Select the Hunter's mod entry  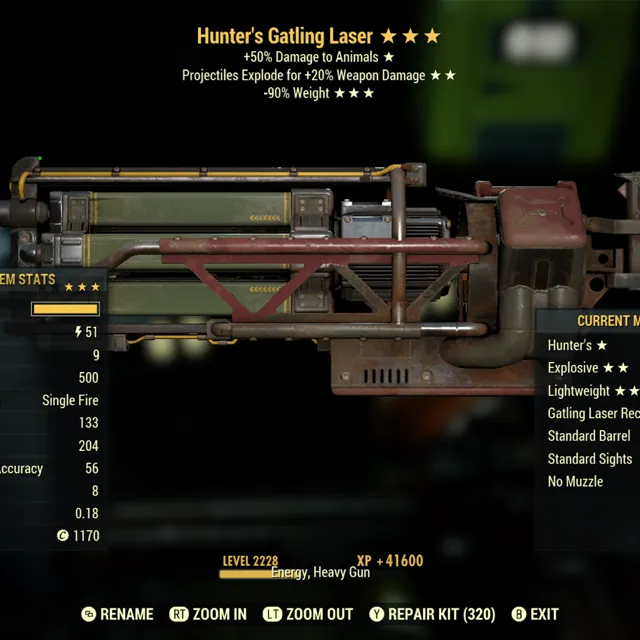(577, 345)
